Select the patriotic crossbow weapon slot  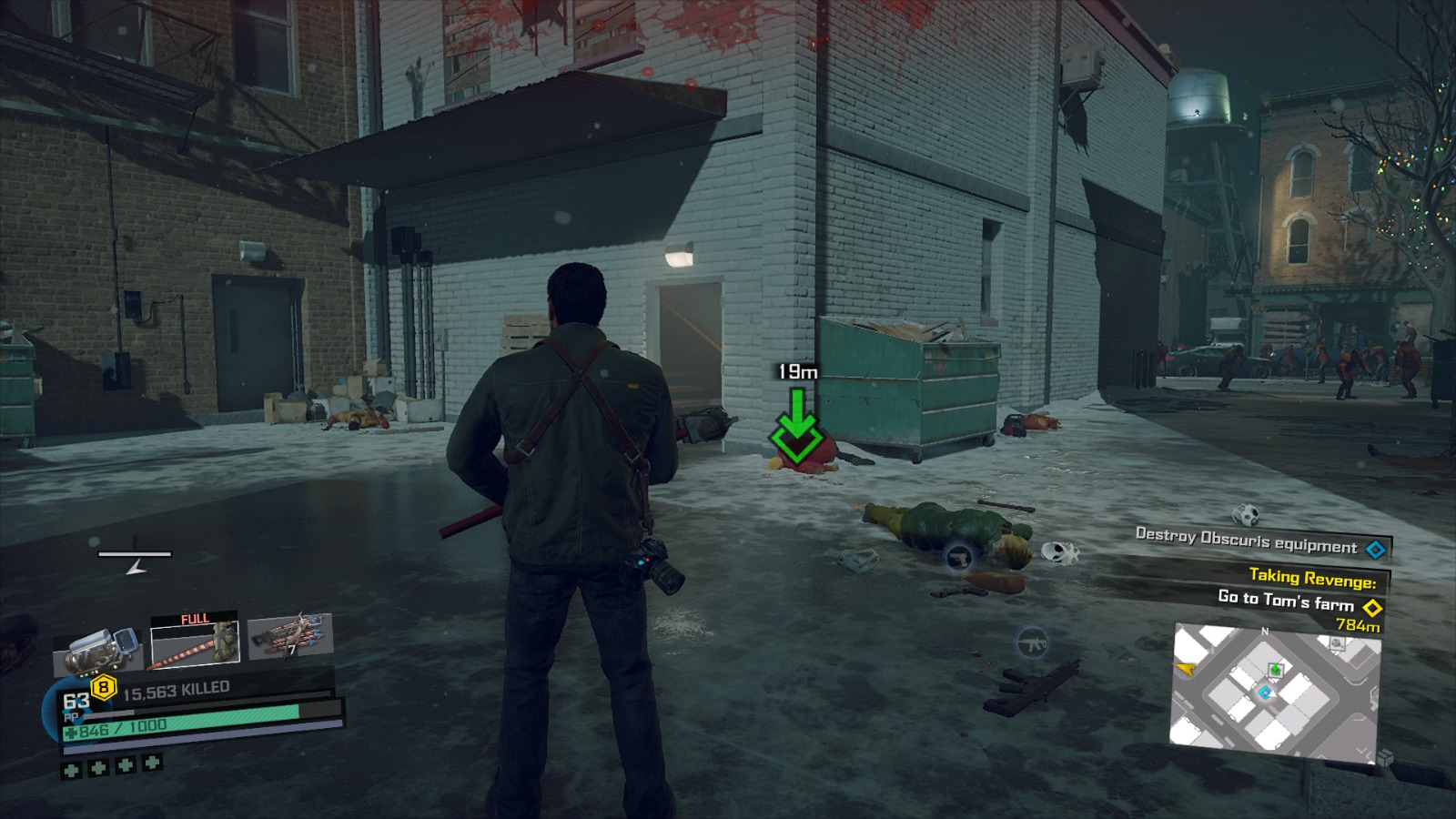tap(291, 637)
